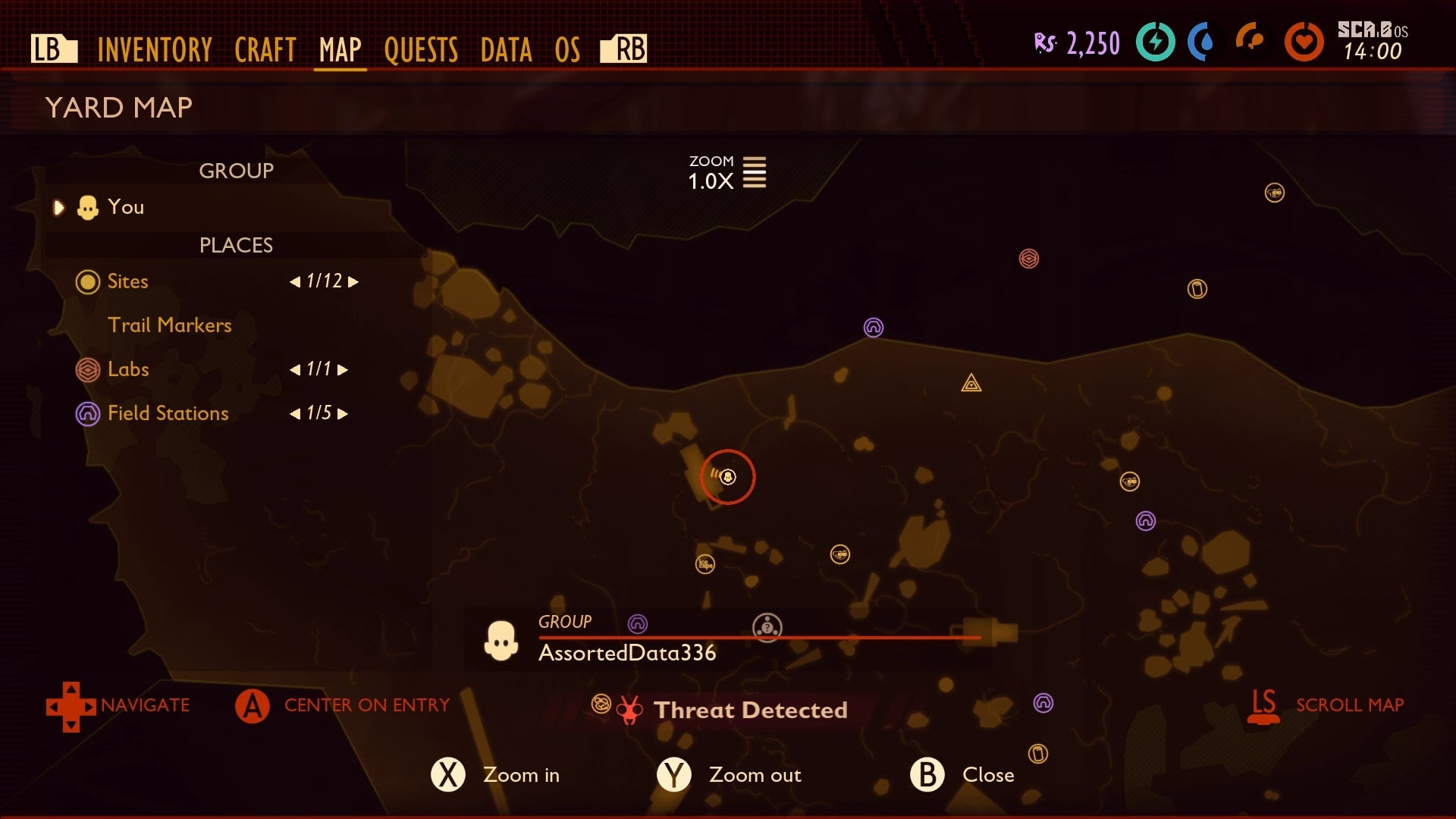1456x819 pixels.
Task: Click the expand arrow next to You
Action: point(58,207)
